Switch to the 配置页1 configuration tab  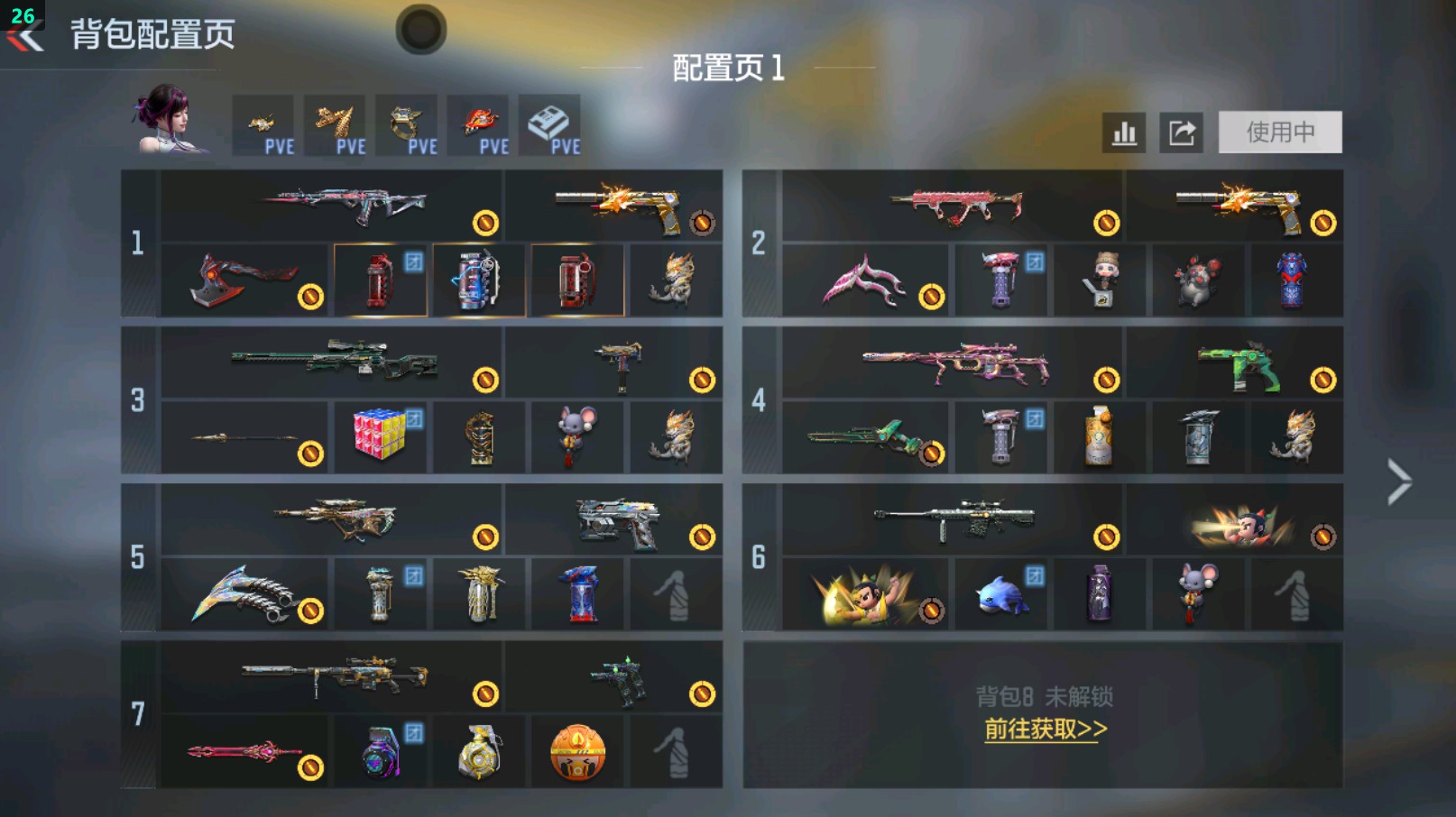[x=728, y=66]
